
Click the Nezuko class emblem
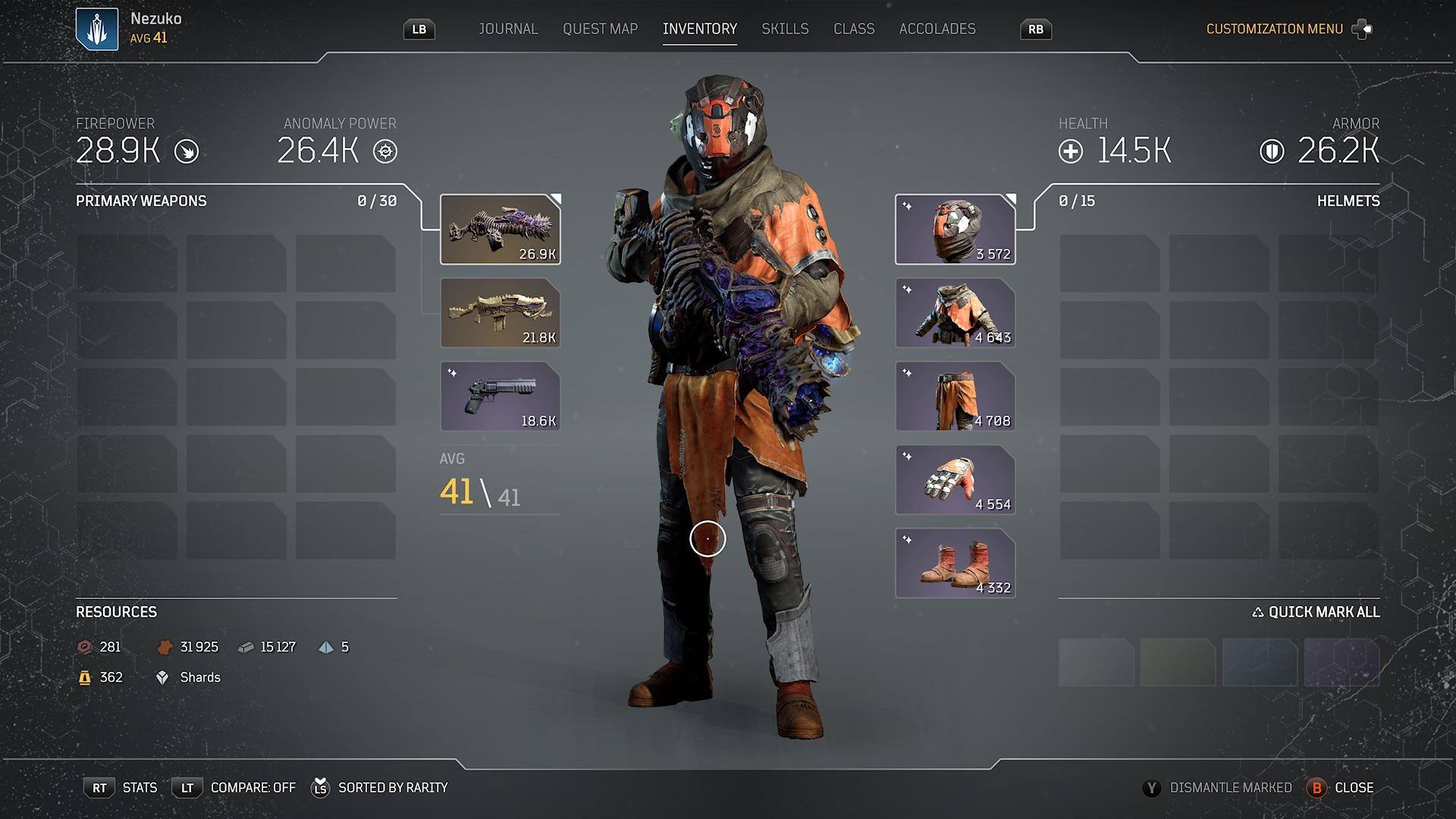97,29
